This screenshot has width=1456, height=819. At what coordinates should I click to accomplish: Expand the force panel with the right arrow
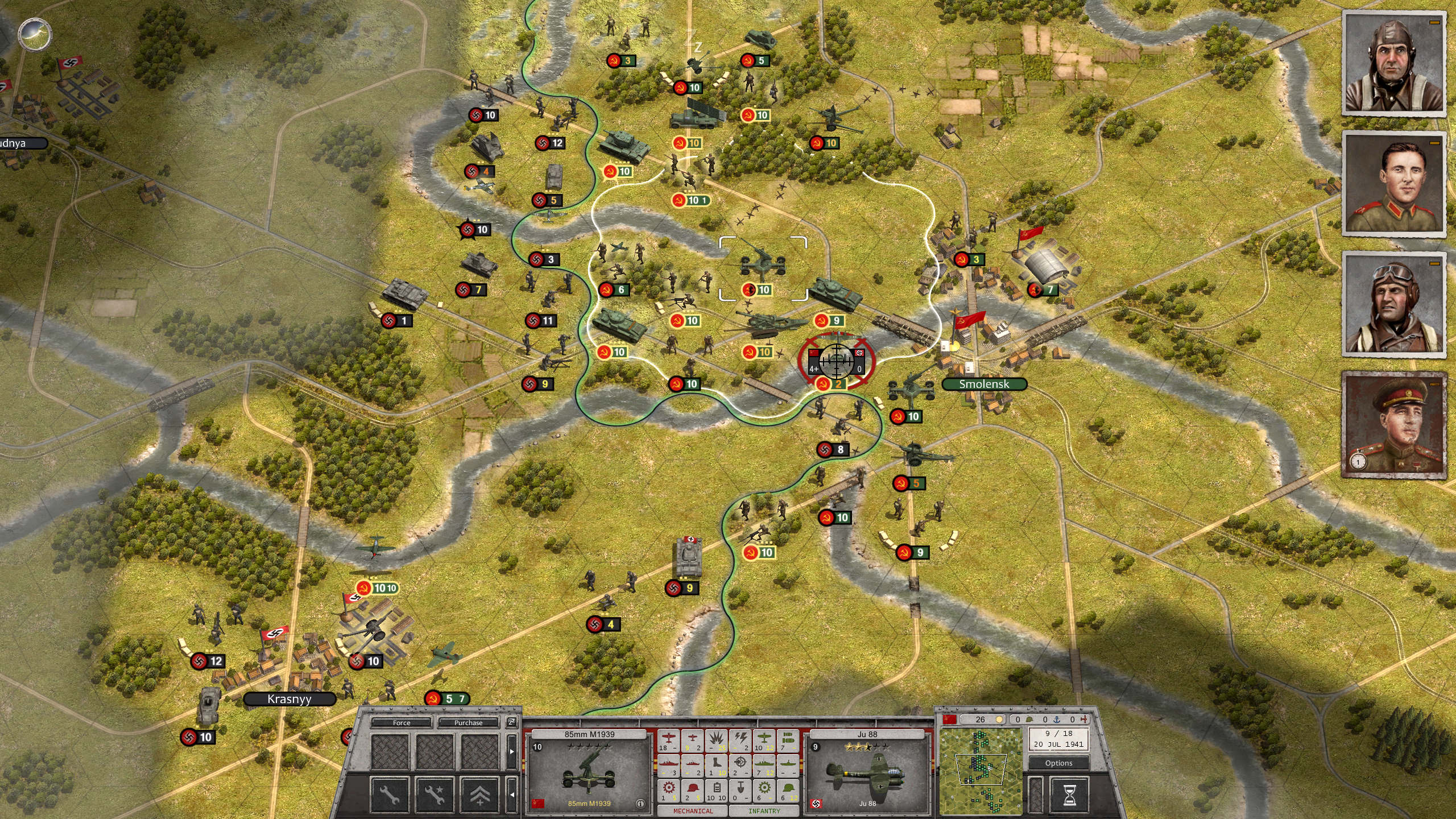tap(512, 751)
